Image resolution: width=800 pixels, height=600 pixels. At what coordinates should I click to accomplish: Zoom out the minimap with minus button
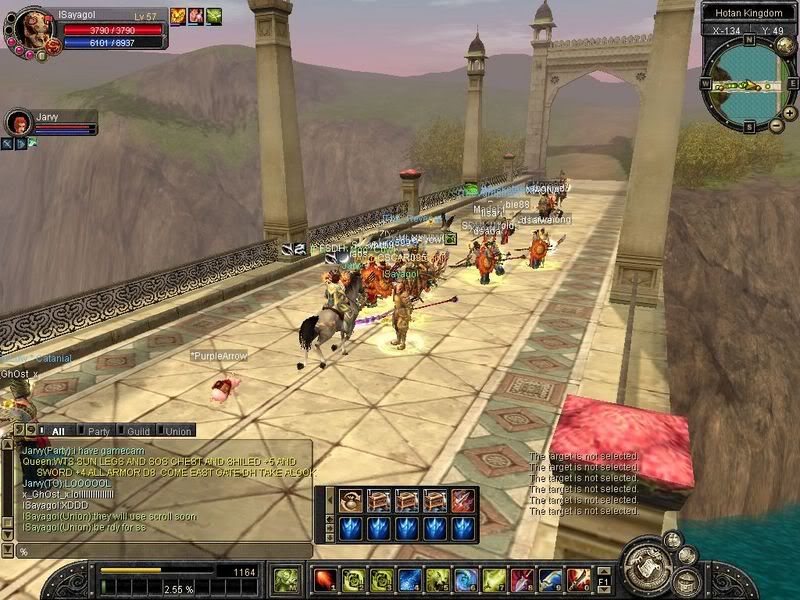coord(776,125)
